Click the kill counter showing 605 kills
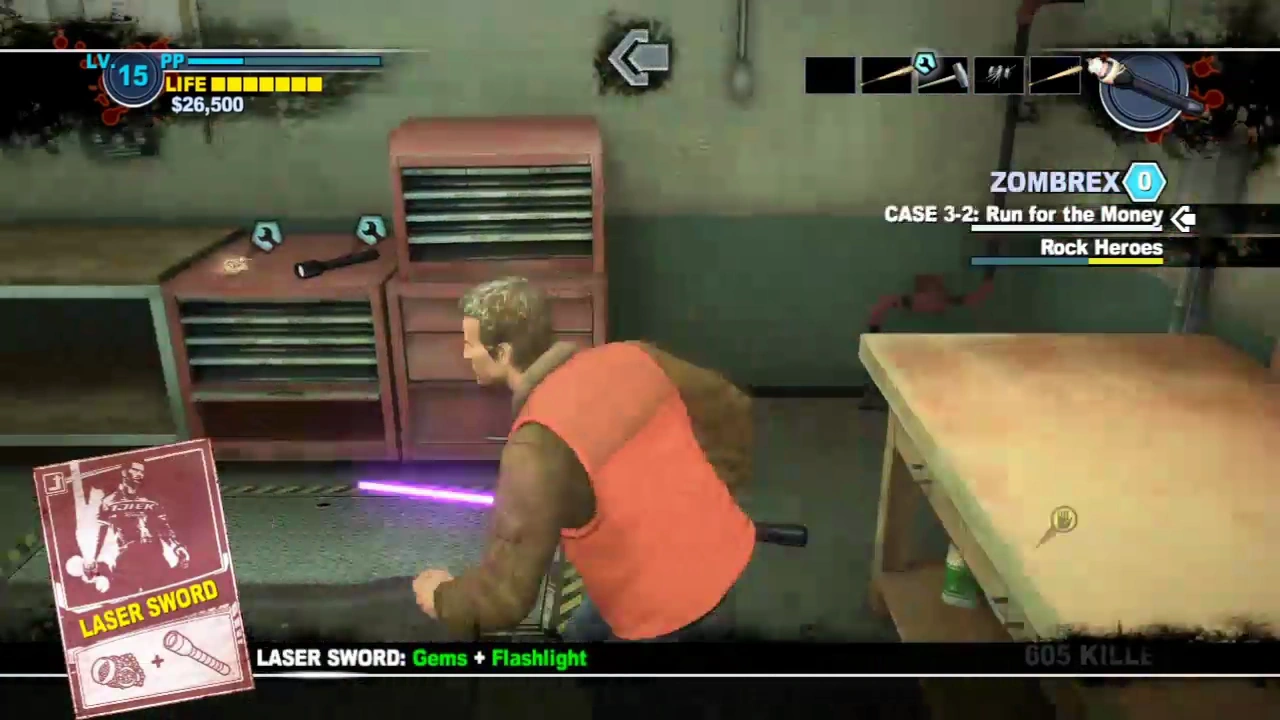This screenshot has width=1280, height=720. click(x=1088, y=656)
